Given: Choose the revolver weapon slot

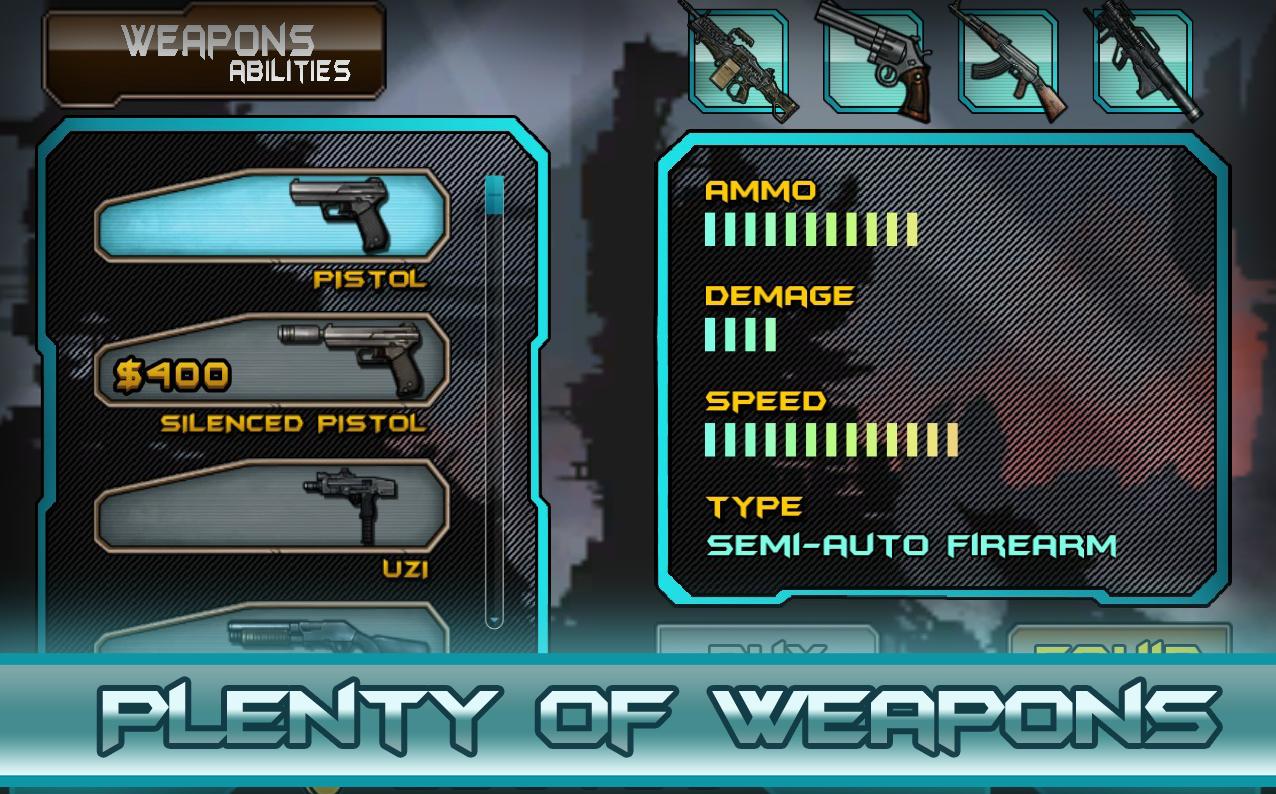Looking at the screenshot, I should pos(873,61).
